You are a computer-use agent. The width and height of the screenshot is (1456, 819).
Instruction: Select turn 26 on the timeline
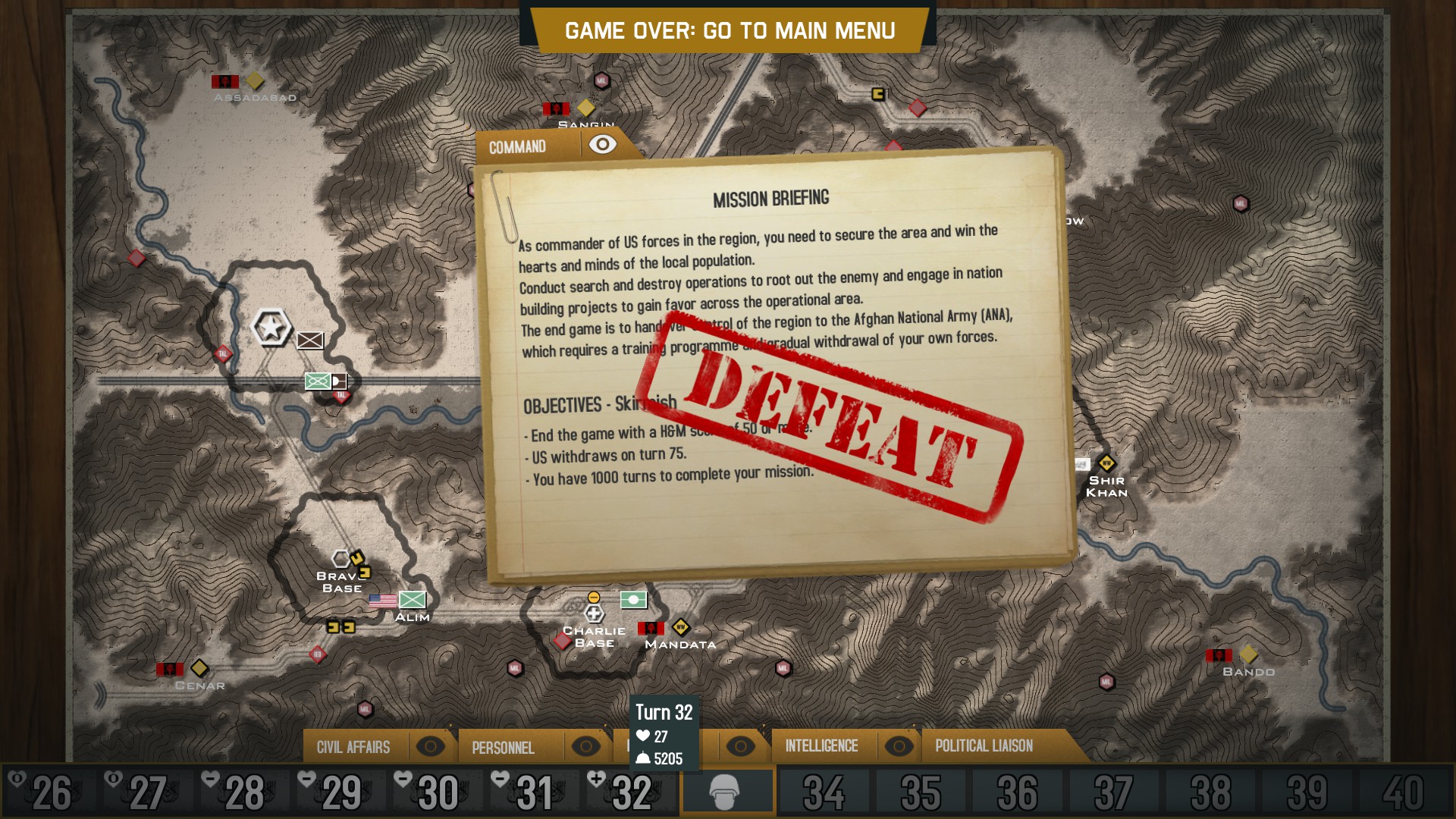[x=52, y=792]
